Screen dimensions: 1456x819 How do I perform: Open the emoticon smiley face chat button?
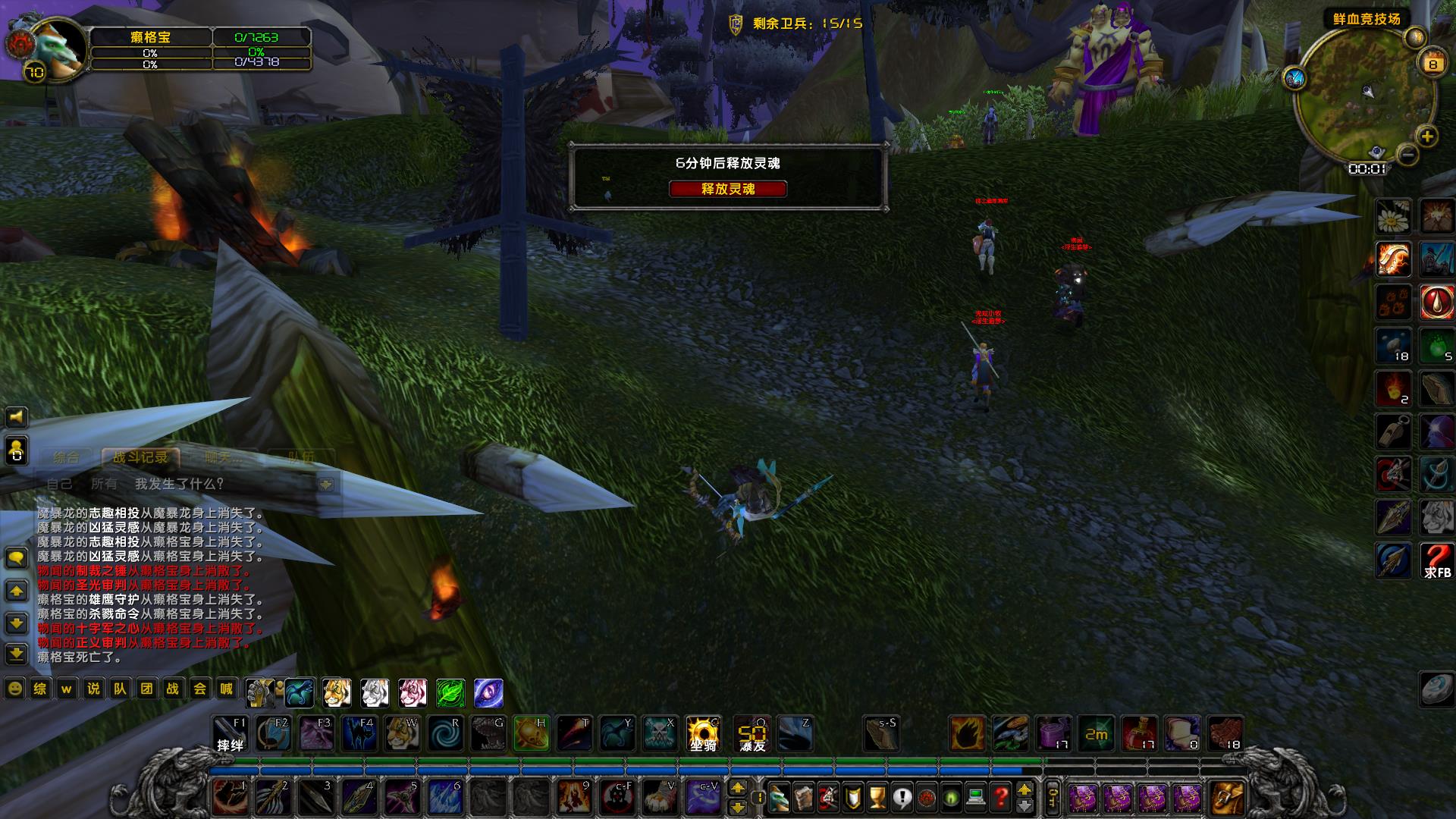(x=14, y=689)
